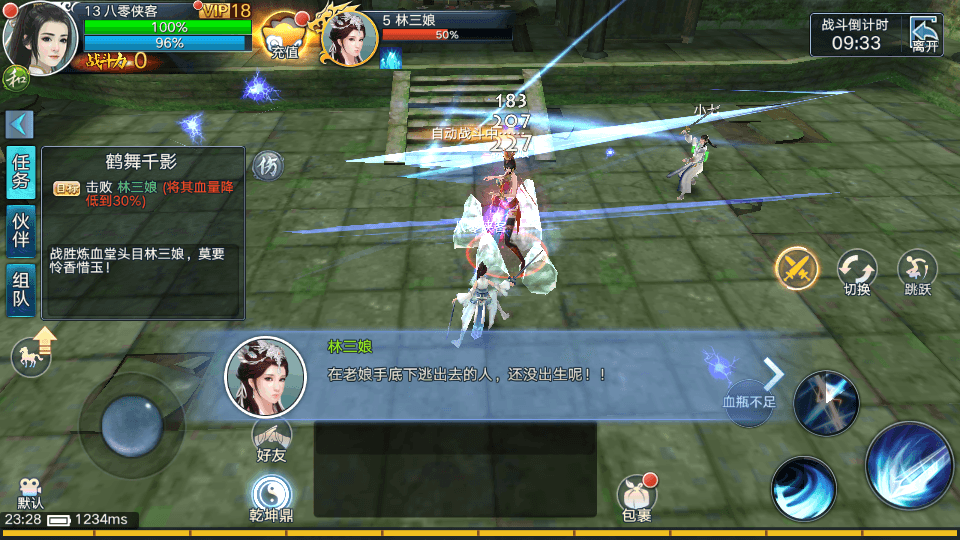Screen dimensions: 960x540
Task: Toggle the crossed swords auto-battle button
Action: (x=796, y=267)
